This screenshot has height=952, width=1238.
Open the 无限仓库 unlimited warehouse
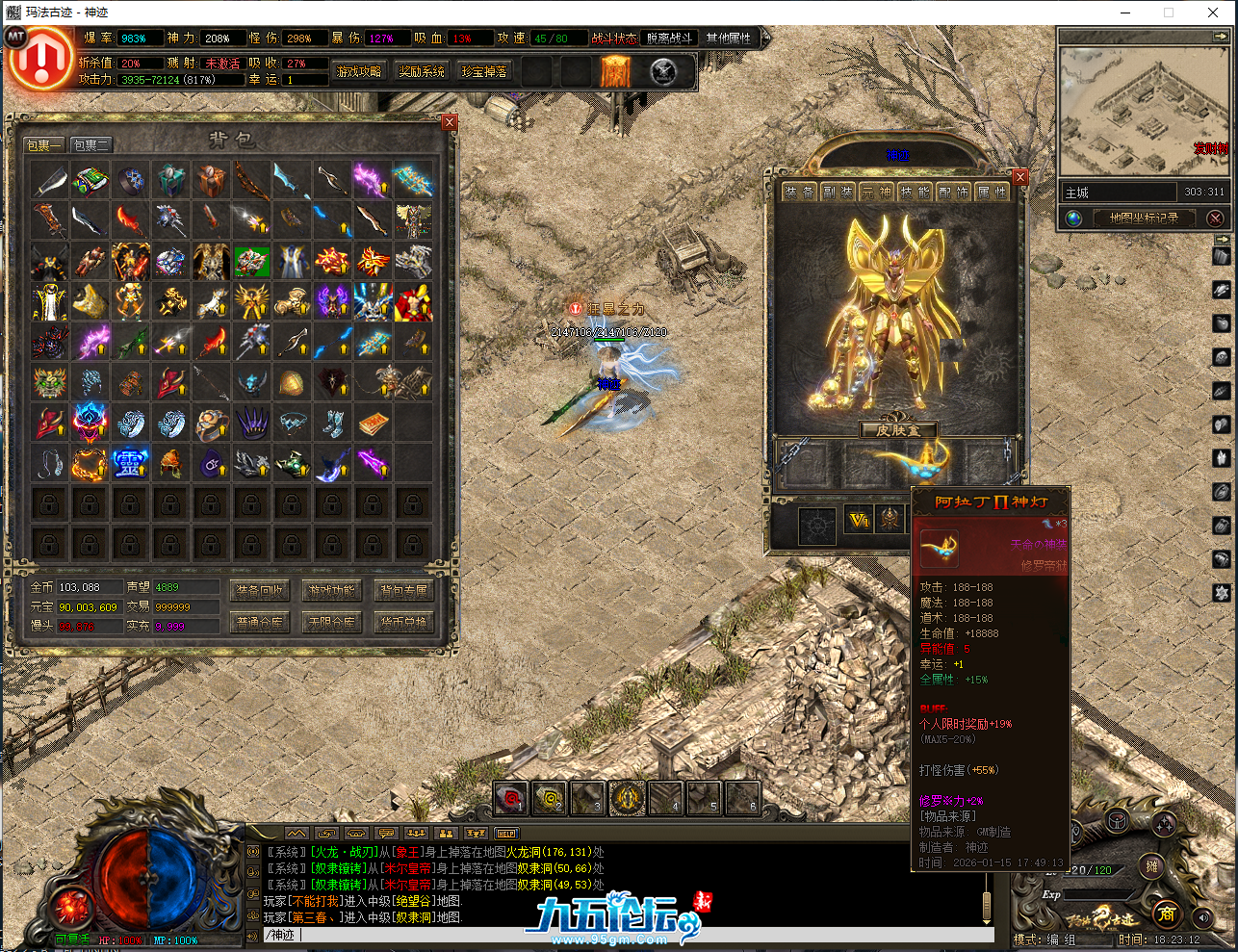click(x=331, y=623)
